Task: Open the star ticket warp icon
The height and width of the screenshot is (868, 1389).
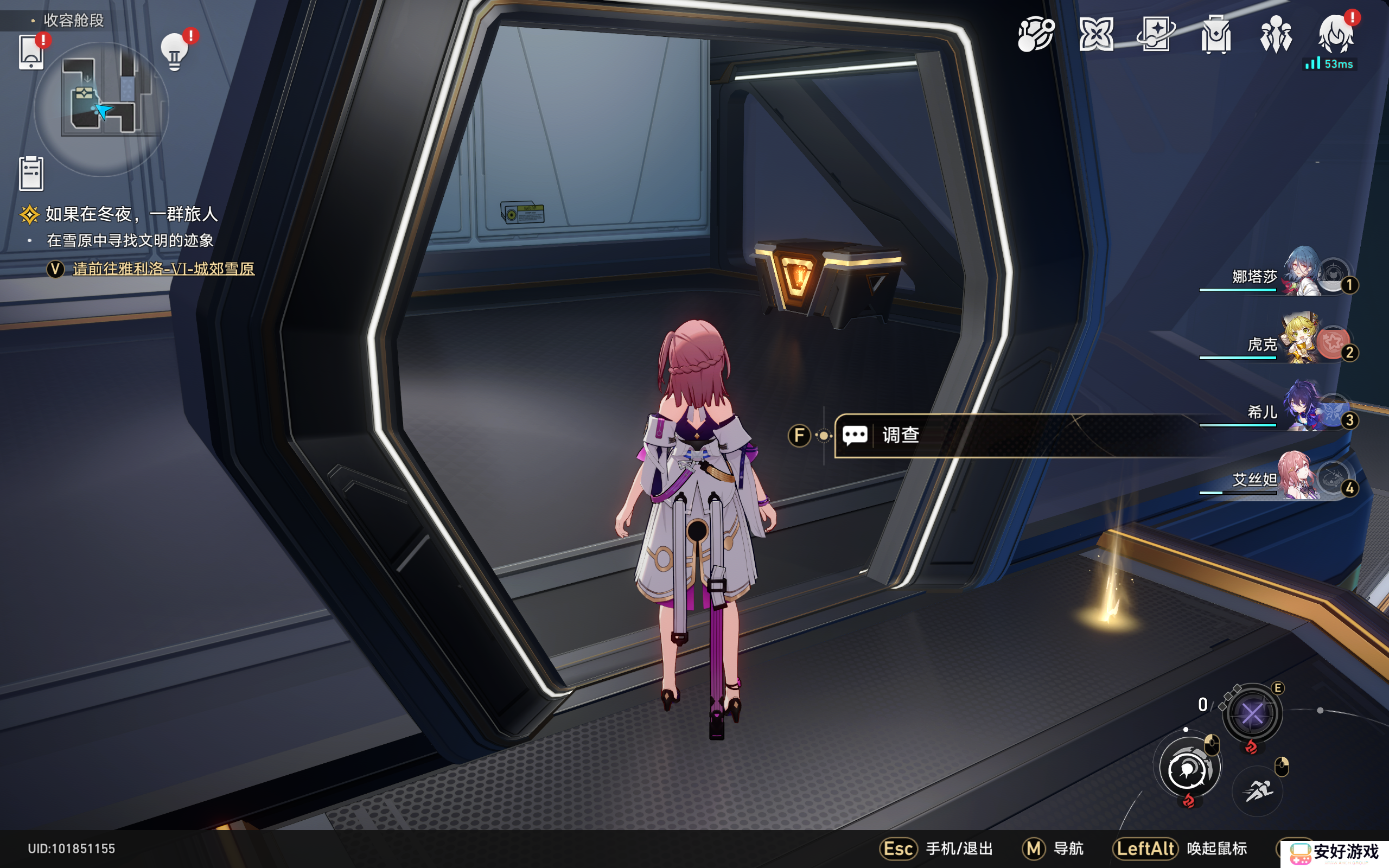Action: coord(1155,35)
